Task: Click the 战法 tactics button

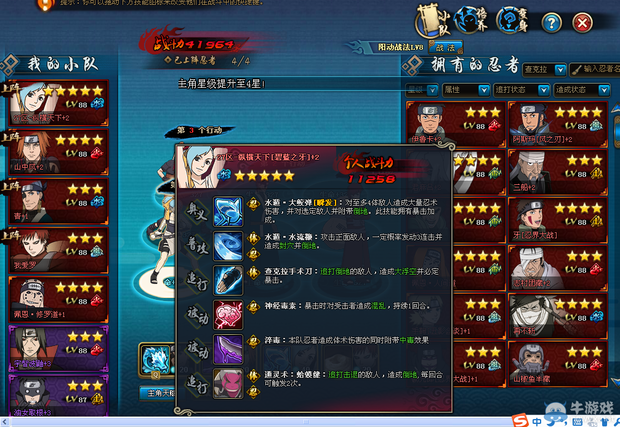Action: click(x=445, y=46)
